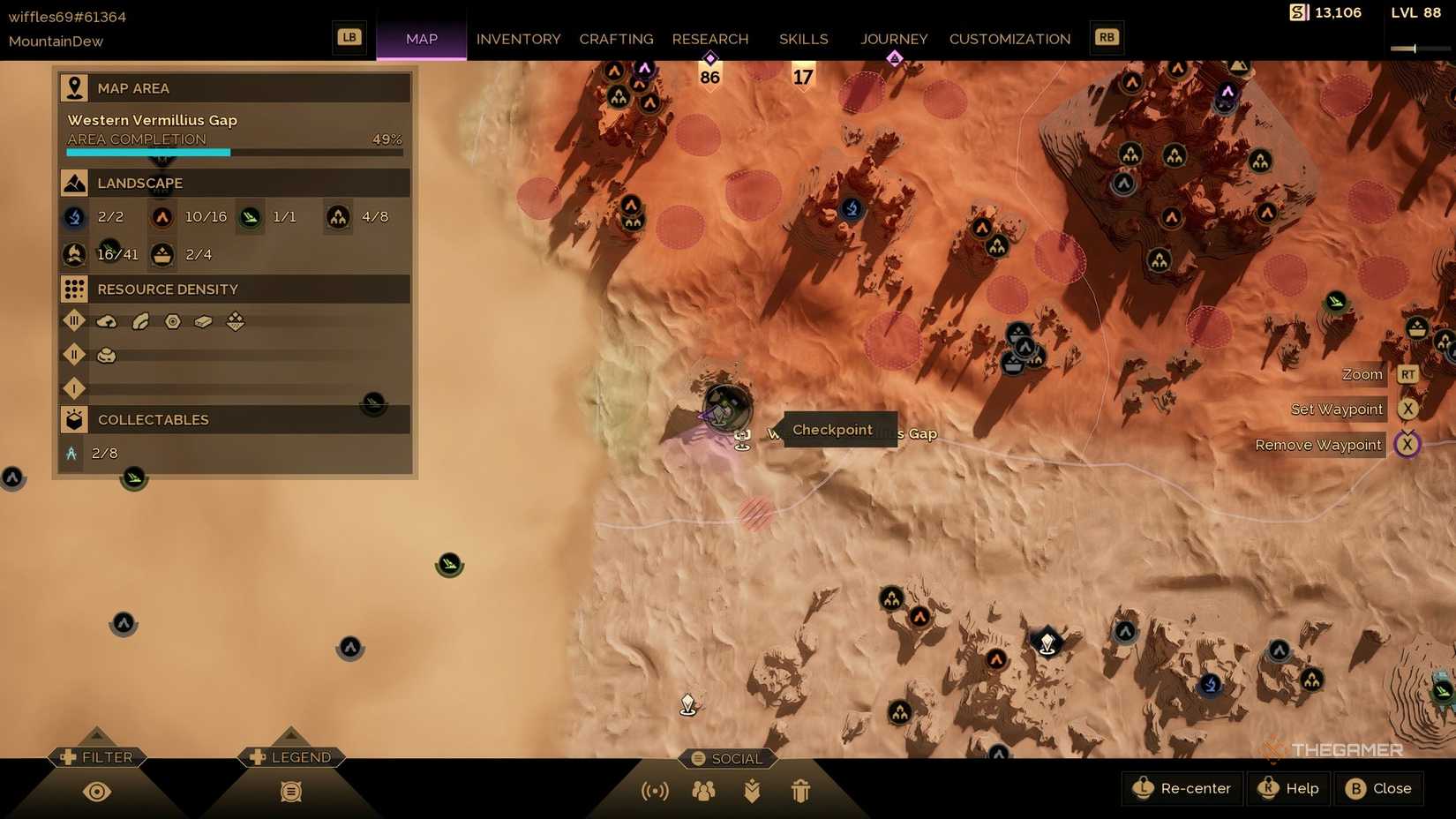
Task: Select the blue testing station landscape icon
Action: coord(74,216)
